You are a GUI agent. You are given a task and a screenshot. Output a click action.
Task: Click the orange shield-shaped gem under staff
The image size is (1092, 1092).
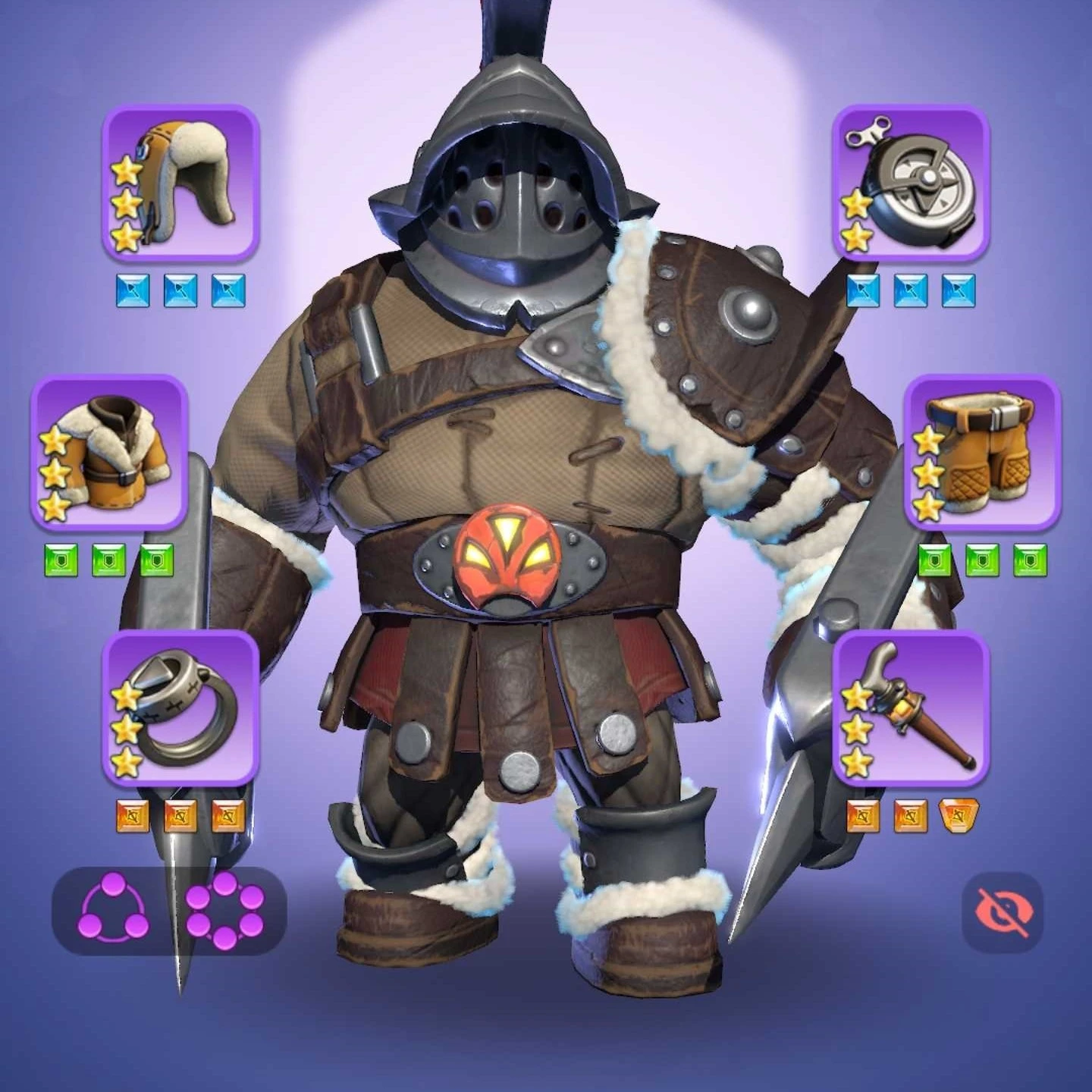(959, 816)
